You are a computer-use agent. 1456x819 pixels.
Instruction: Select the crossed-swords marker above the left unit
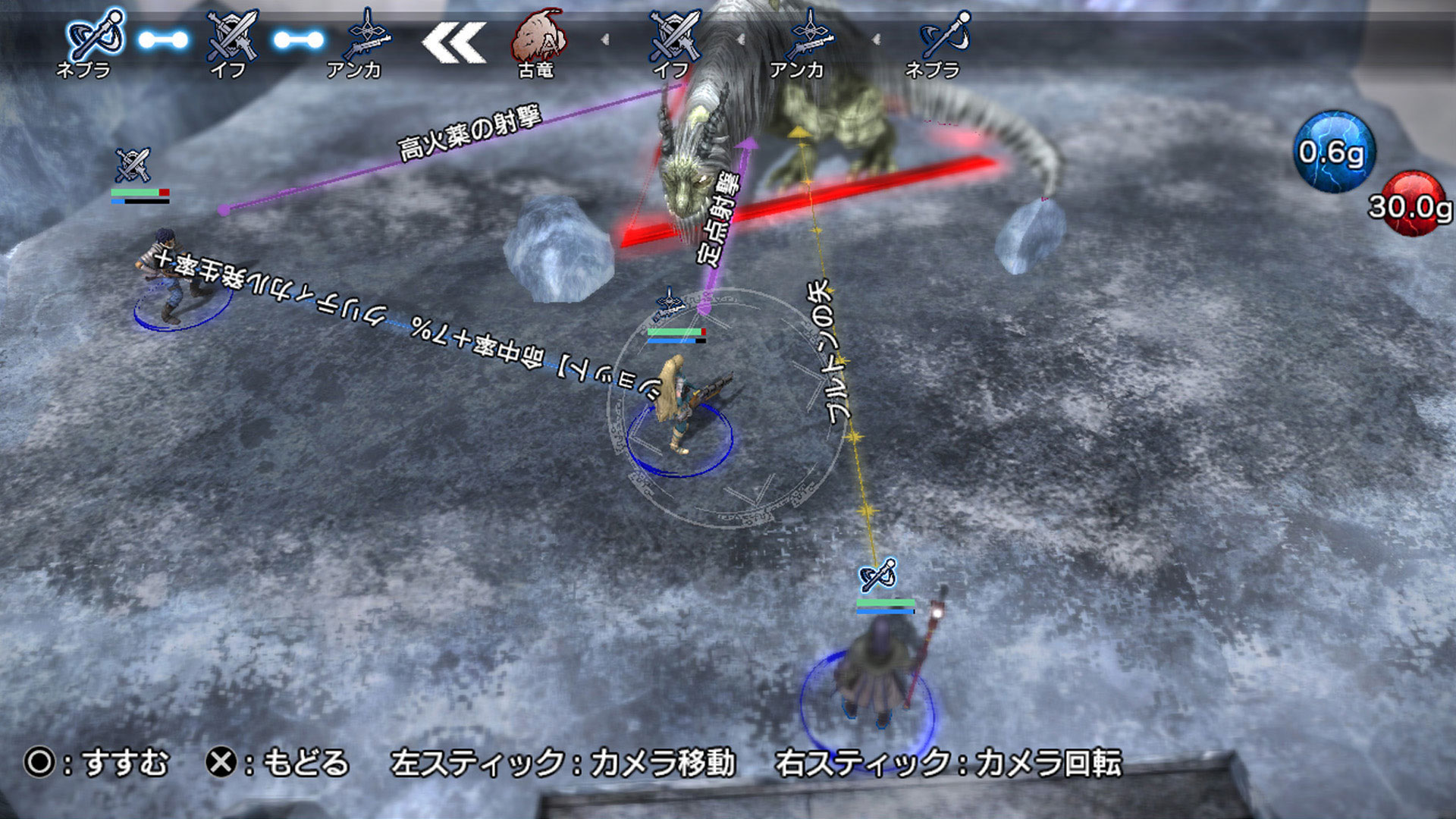click(133, 165)
